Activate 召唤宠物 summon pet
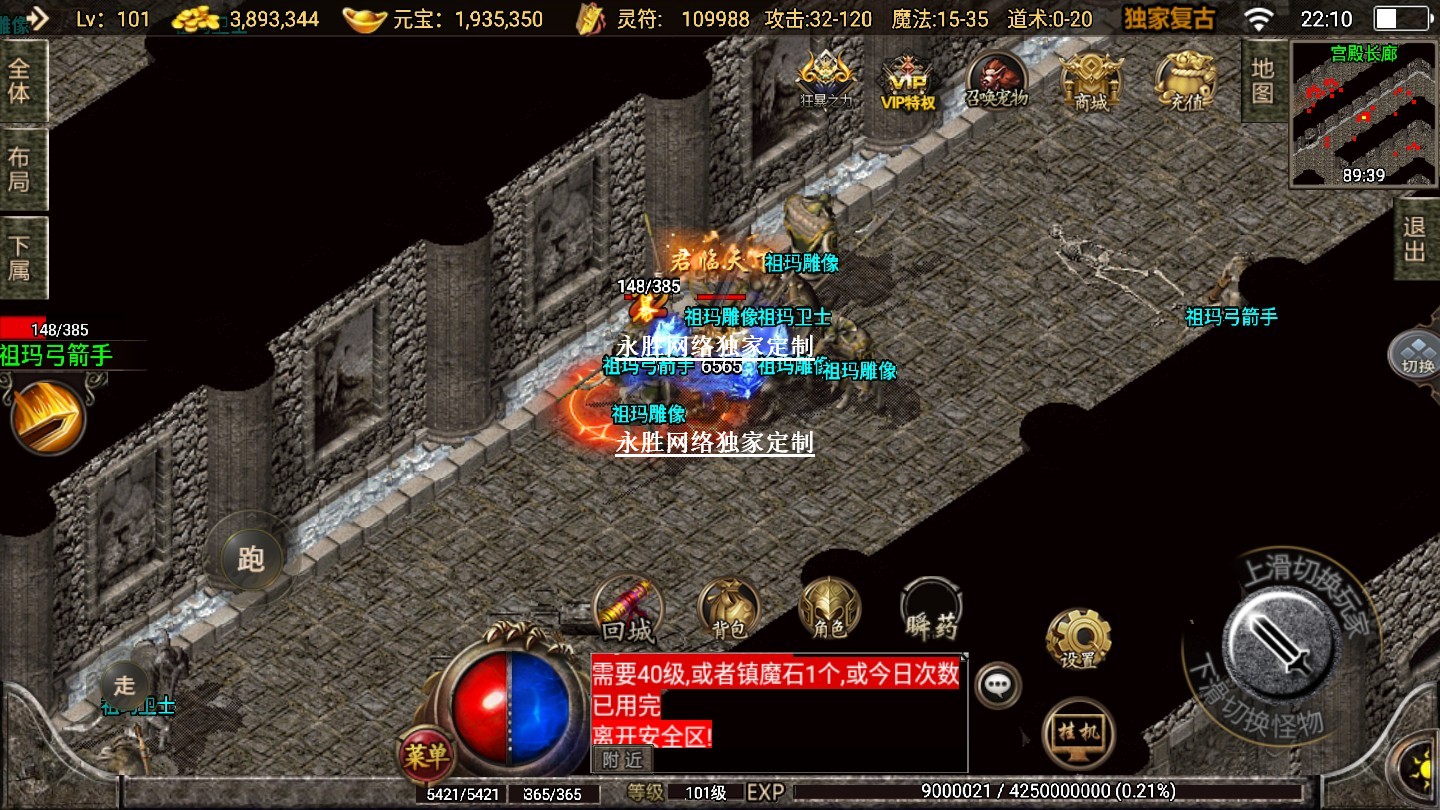Image resolution: width=1440 pixels, height=810 pixels. pos(997,80)
